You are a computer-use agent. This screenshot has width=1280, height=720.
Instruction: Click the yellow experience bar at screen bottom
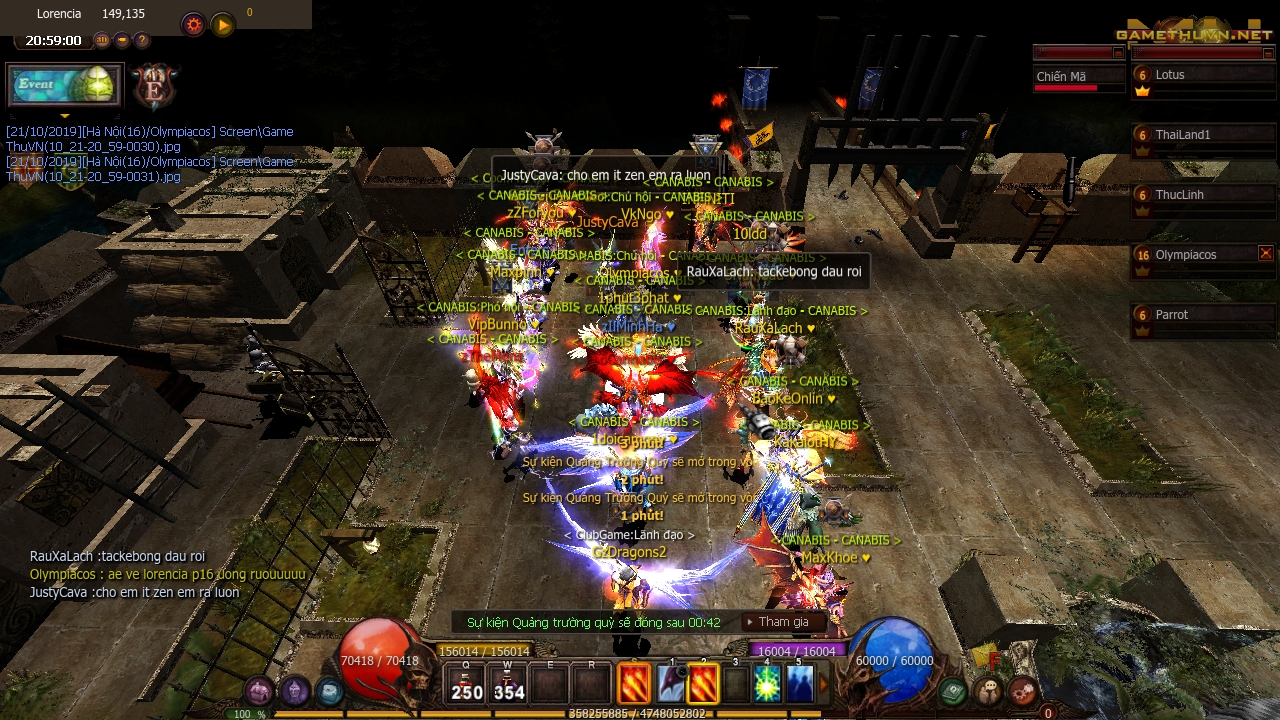point(640,714)
